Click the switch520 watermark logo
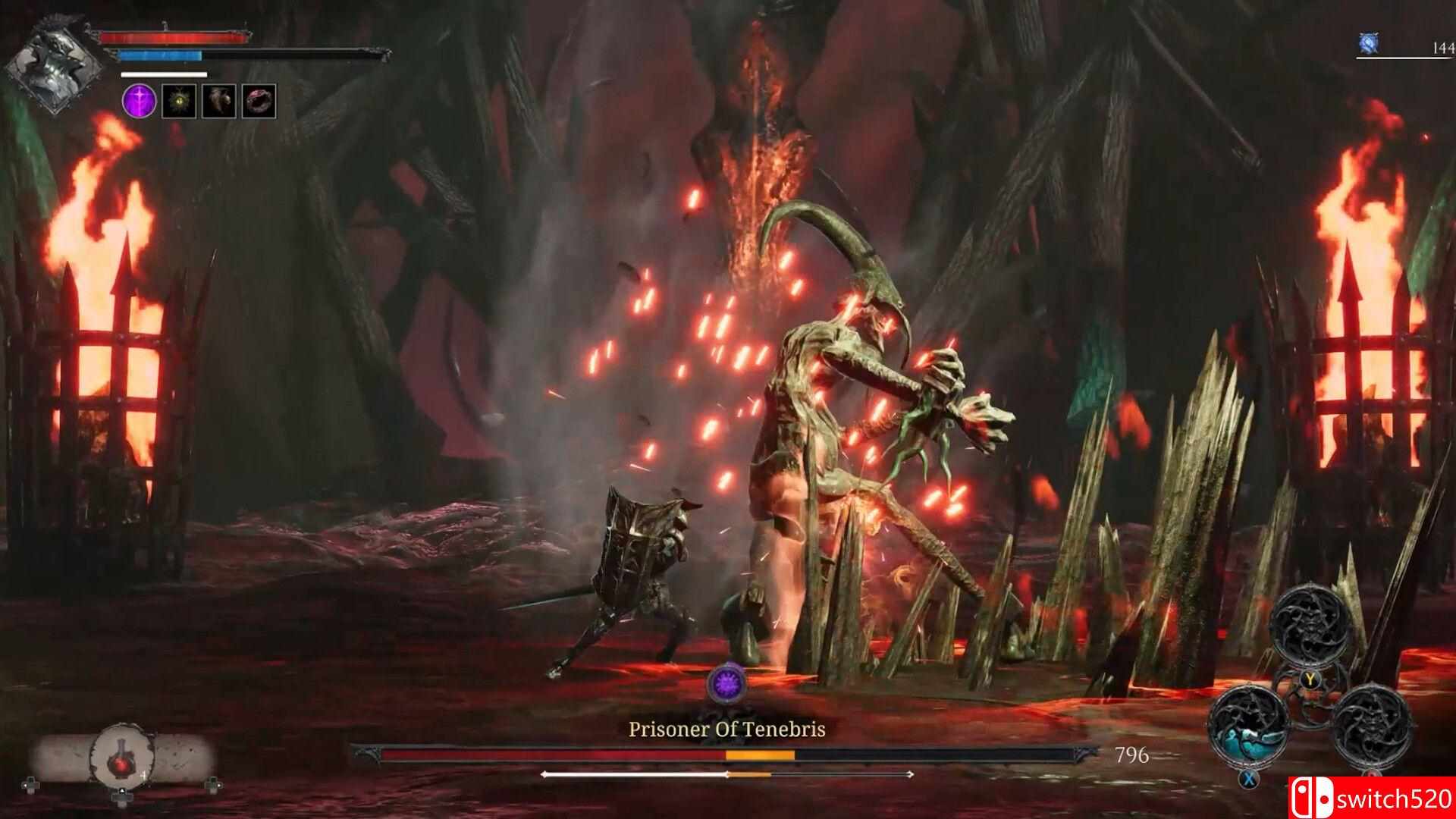Viewport: 1456px width, 819px height. [1371, 798]
